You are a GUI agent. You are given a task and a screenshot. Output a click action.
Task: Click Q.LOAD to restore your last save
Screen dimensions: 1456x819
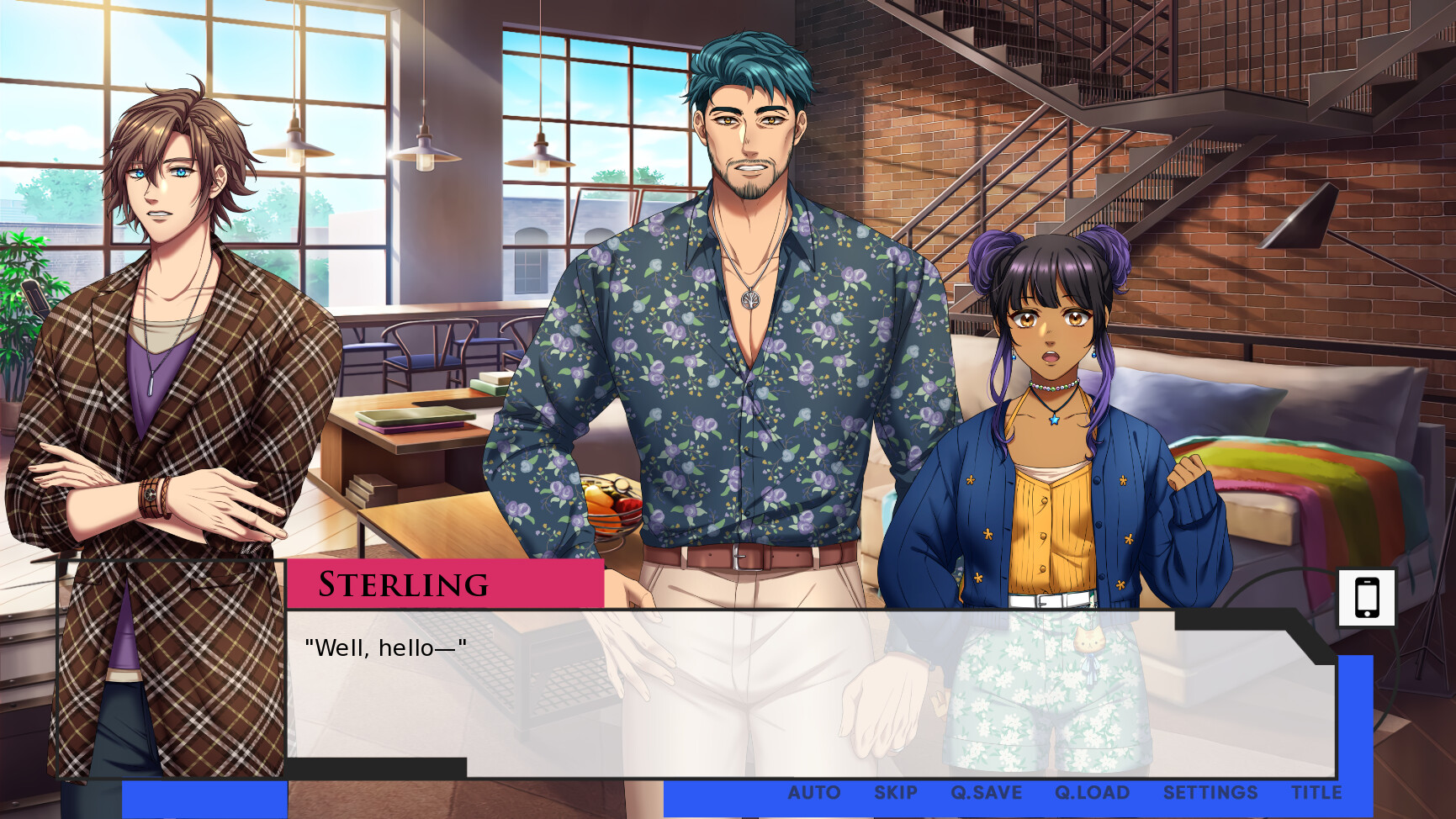coord(1092,792)
